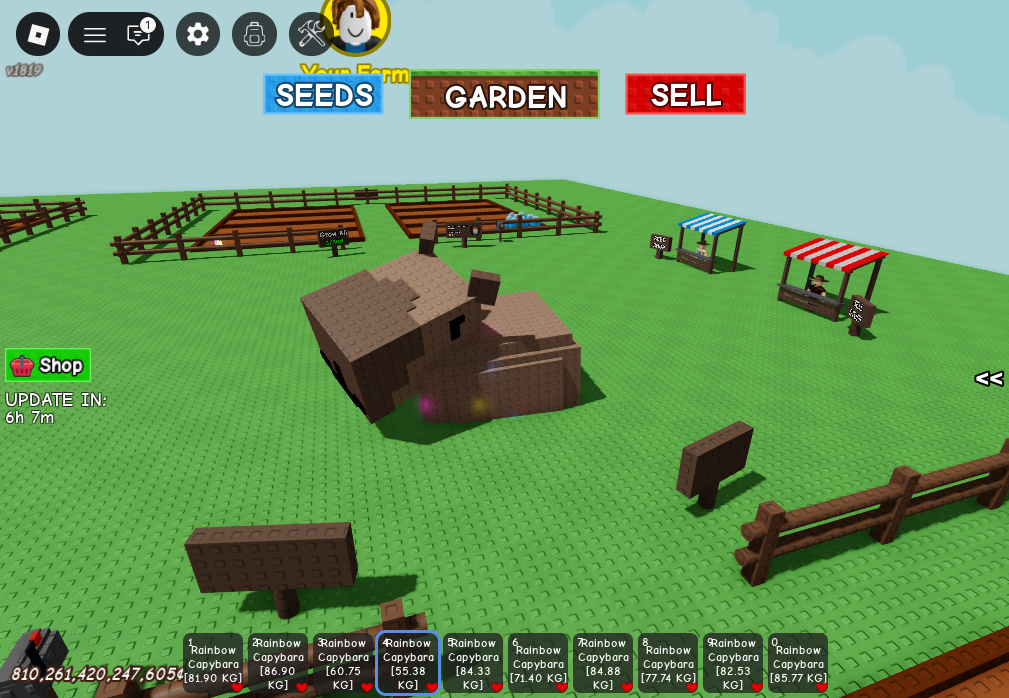Pick the 84.33 KG Rainbow Capybara slot
Viewport: 1009px width, 698px height.
click(473, 663)
